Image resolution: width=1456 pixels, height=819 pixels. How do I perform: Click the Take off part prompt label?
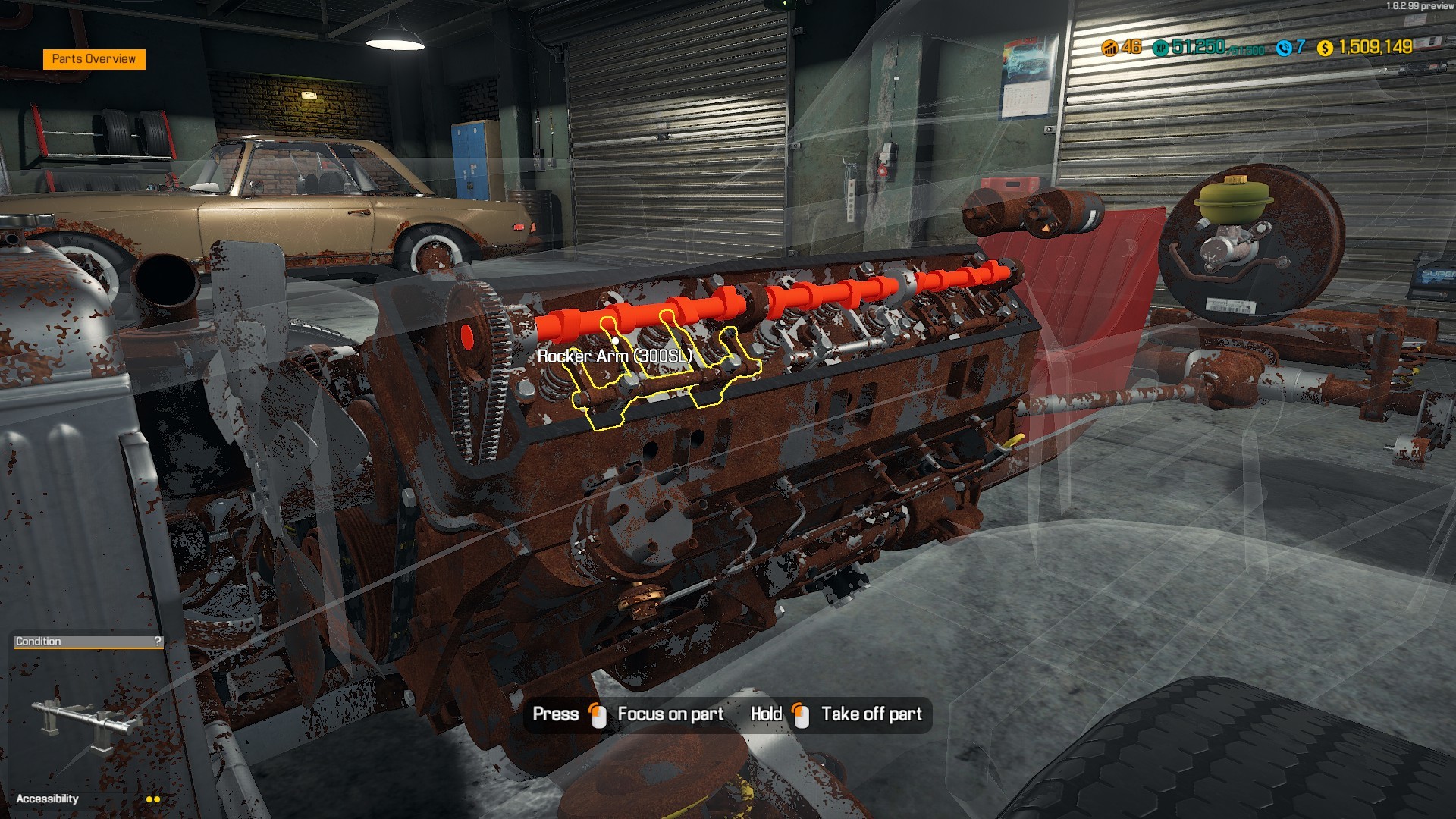[871, 714]
